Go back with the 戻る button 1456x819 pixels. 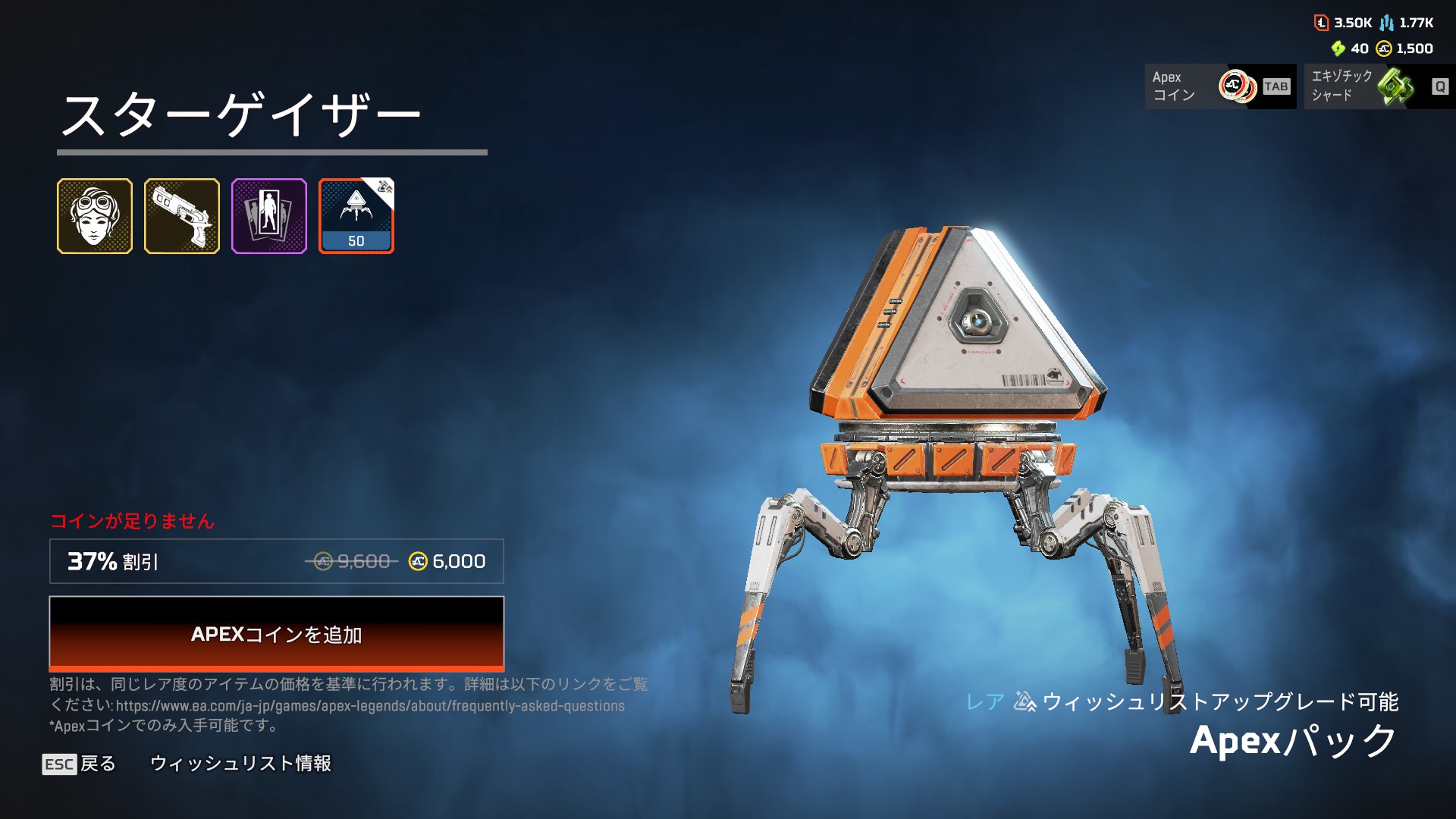tap(80, 764)
